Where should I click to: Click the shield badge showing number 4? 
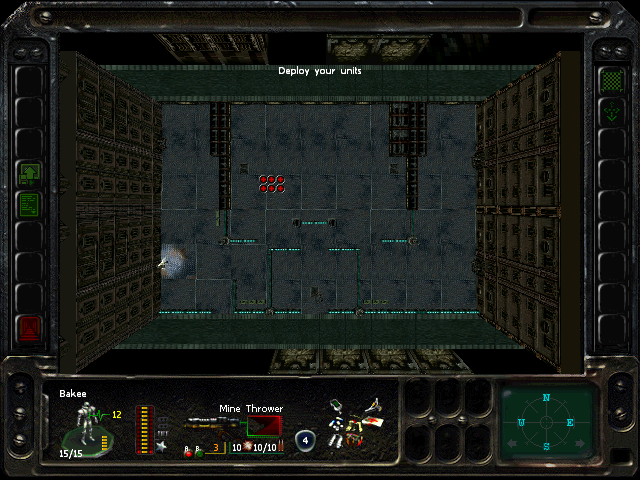tap(306, 440)
